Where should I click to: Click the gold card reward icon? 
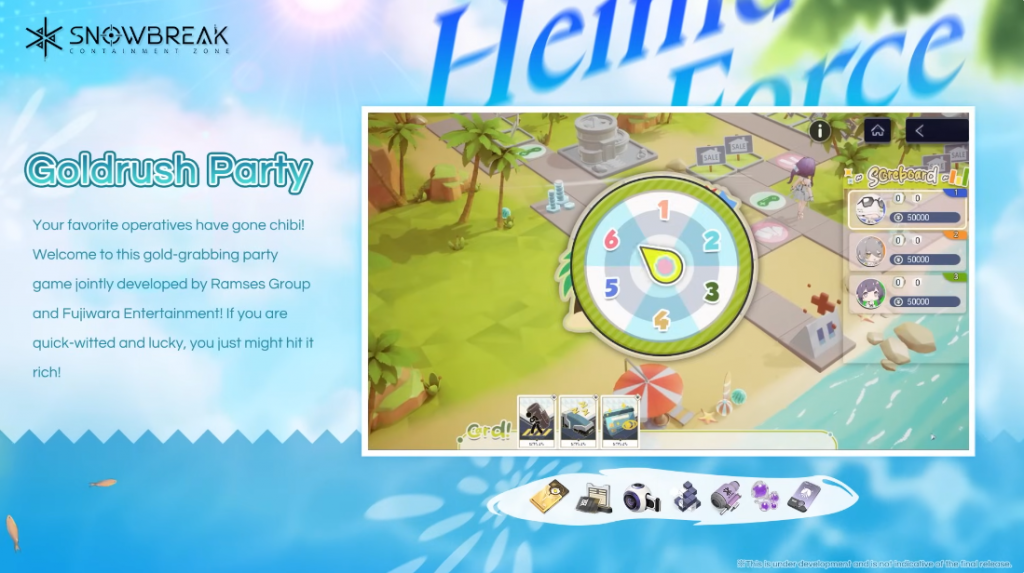click(x=548, y=495)
